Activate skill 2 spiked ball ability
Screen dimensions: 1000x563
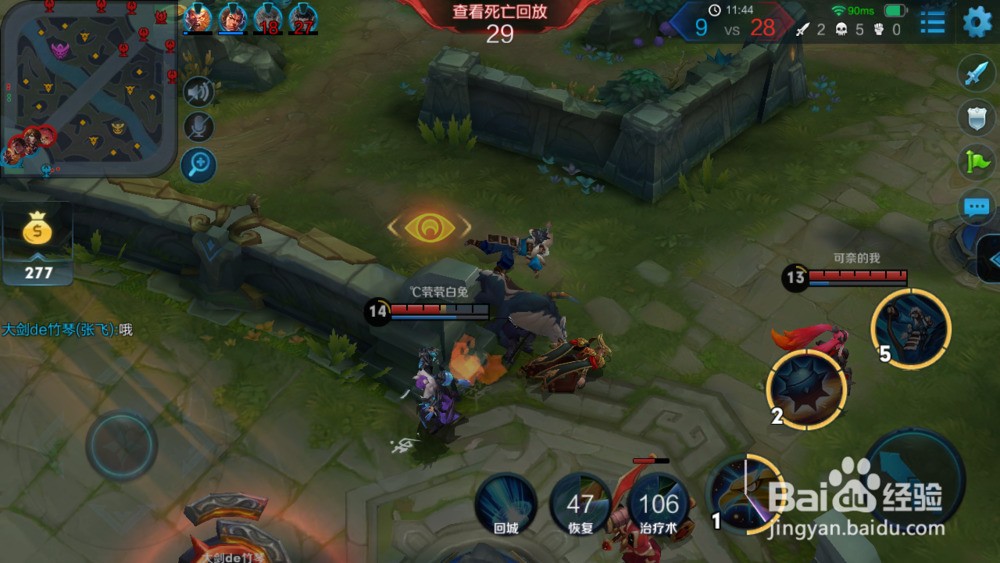pyautogui.click(x=806, y=390)
